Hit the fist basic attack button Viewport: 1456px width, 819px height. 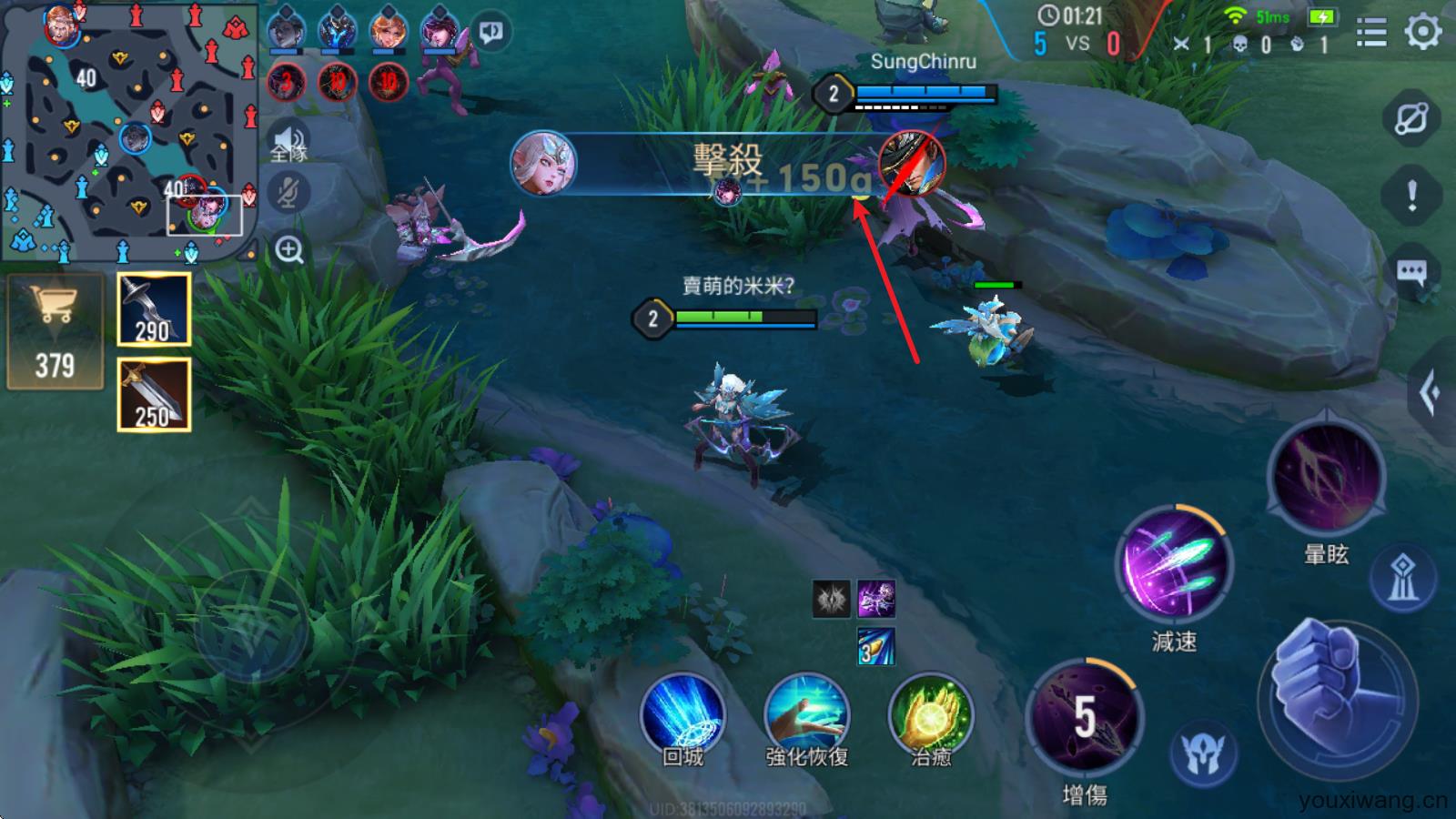[1336, 696]
